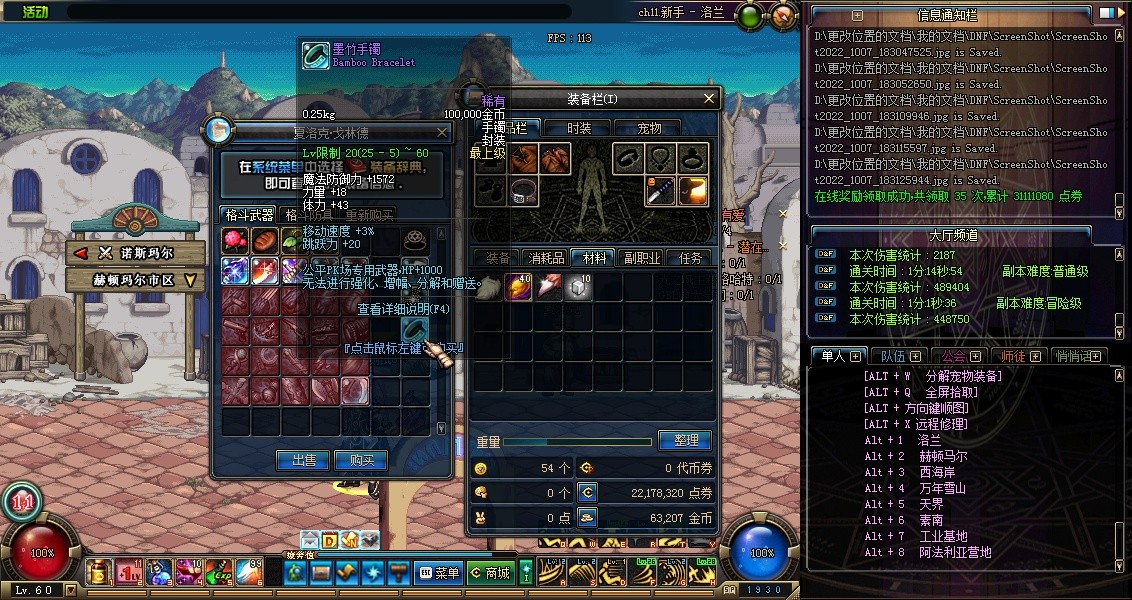Show the 任务 (Quest) items tab
1132x600 pixels.
(690, 258)
